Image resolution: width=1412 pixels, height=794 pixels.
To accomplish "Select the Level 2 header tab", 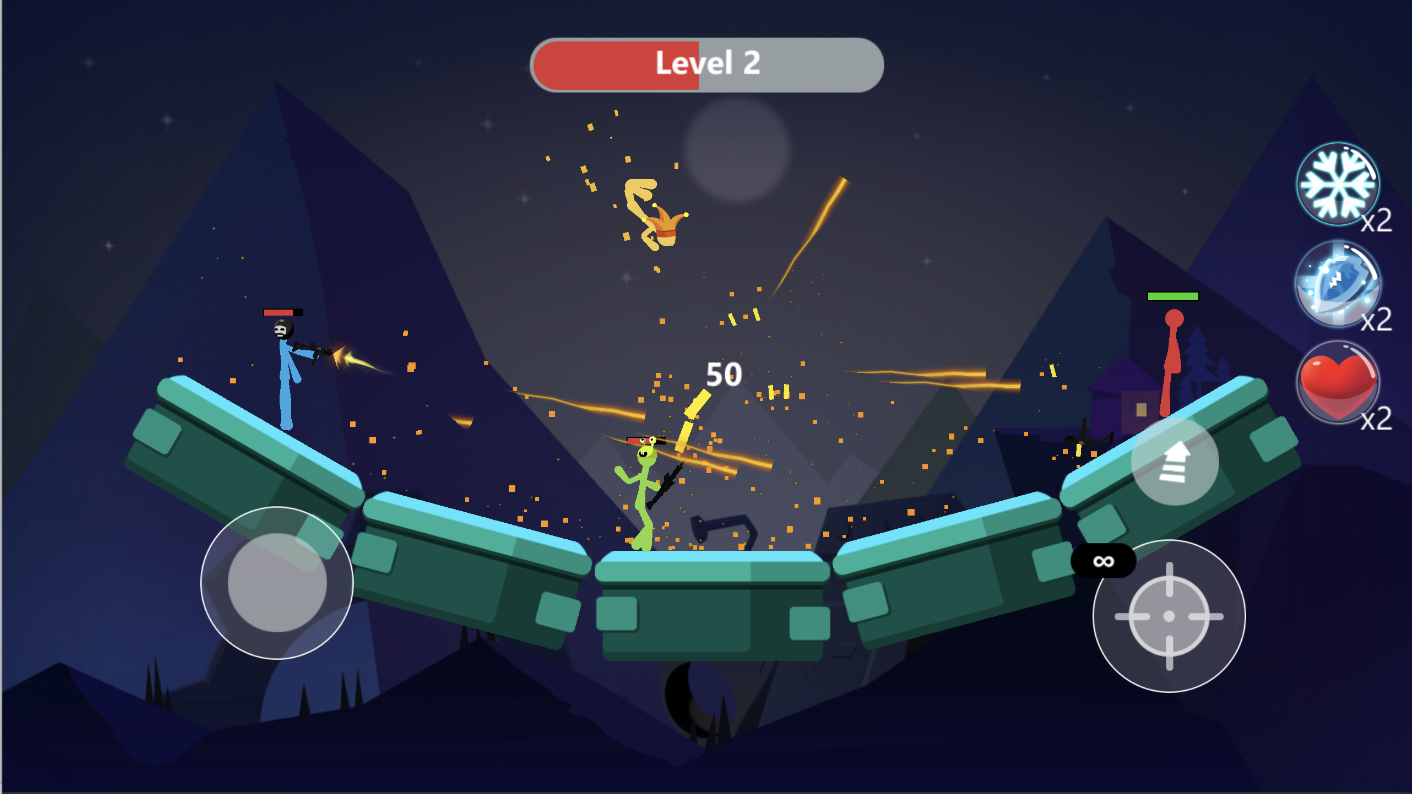I will click(x=706, y=63).
